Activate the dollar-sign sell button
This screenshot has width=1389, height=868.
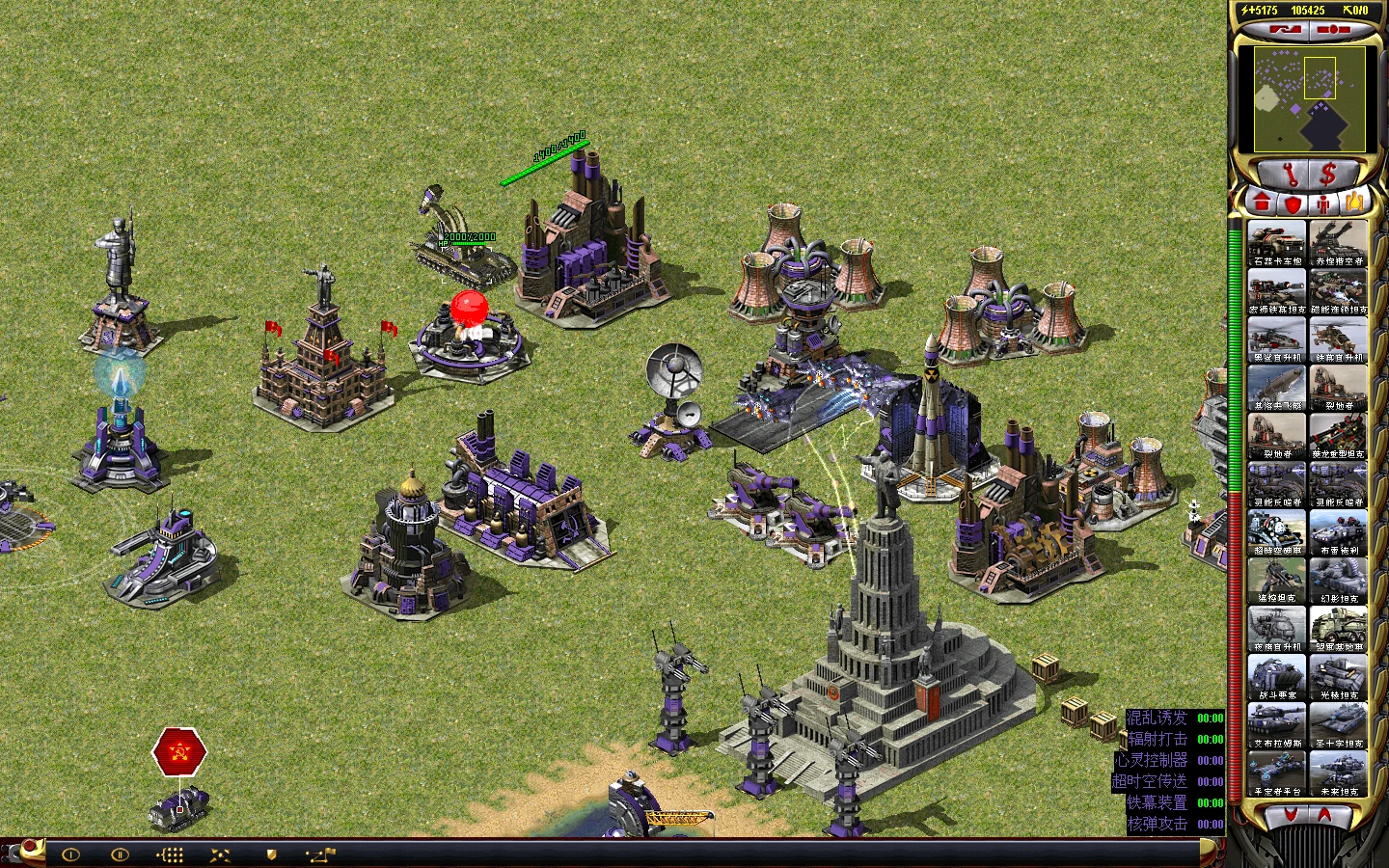1329,175
